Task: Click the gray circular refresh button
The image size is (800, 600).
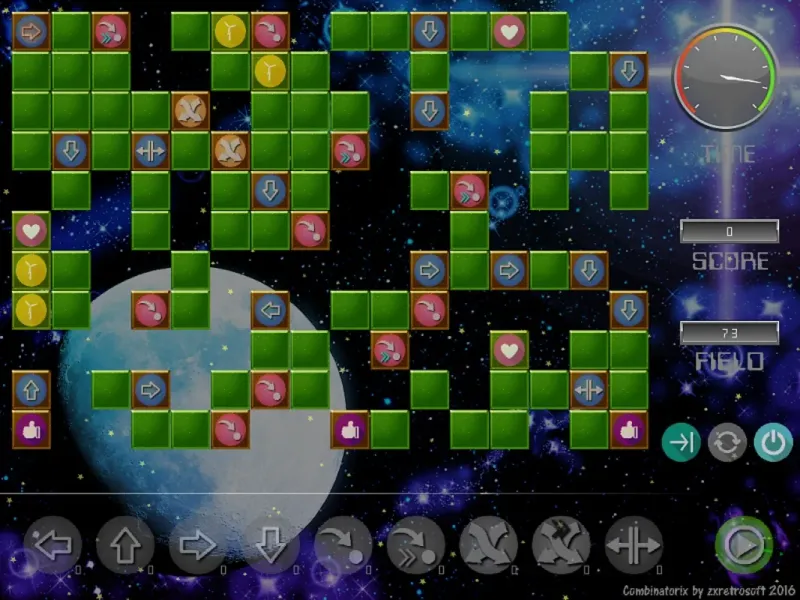Action: point(727,442)
